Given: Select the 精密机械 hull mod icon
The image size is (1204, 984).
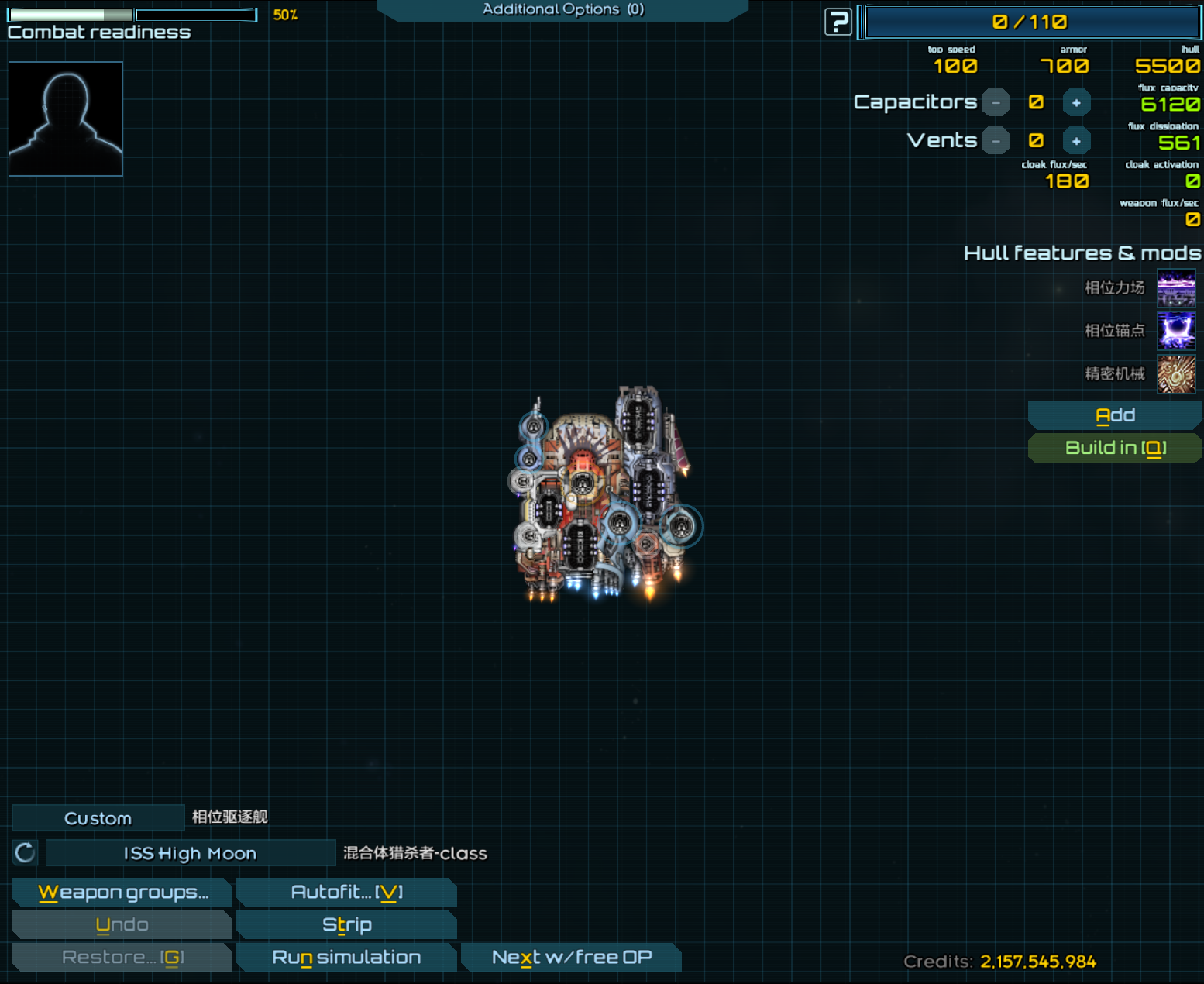Looking at the screenshot, I should [x=1176, y=374].
